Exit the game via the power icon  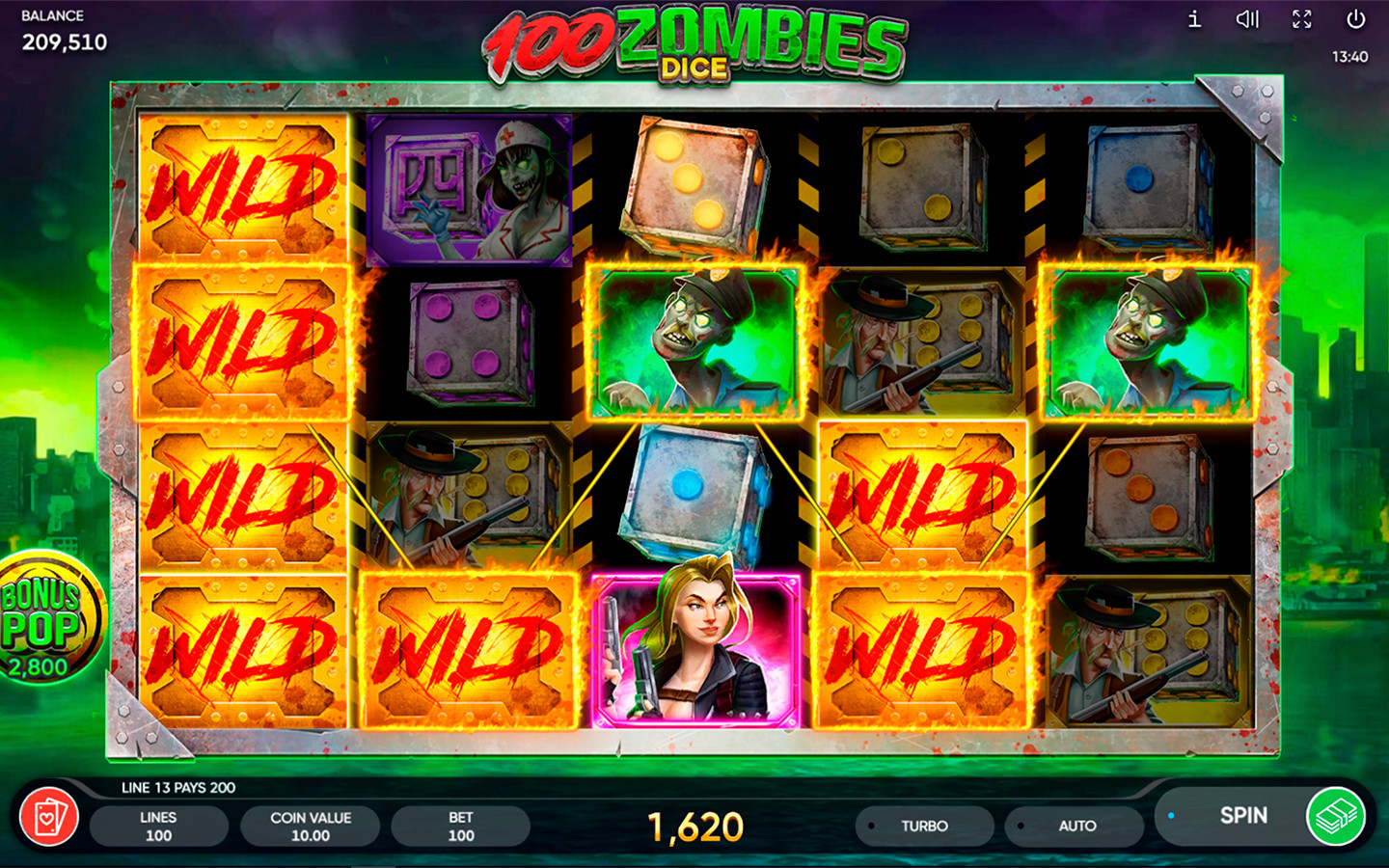pos(1355,19)
